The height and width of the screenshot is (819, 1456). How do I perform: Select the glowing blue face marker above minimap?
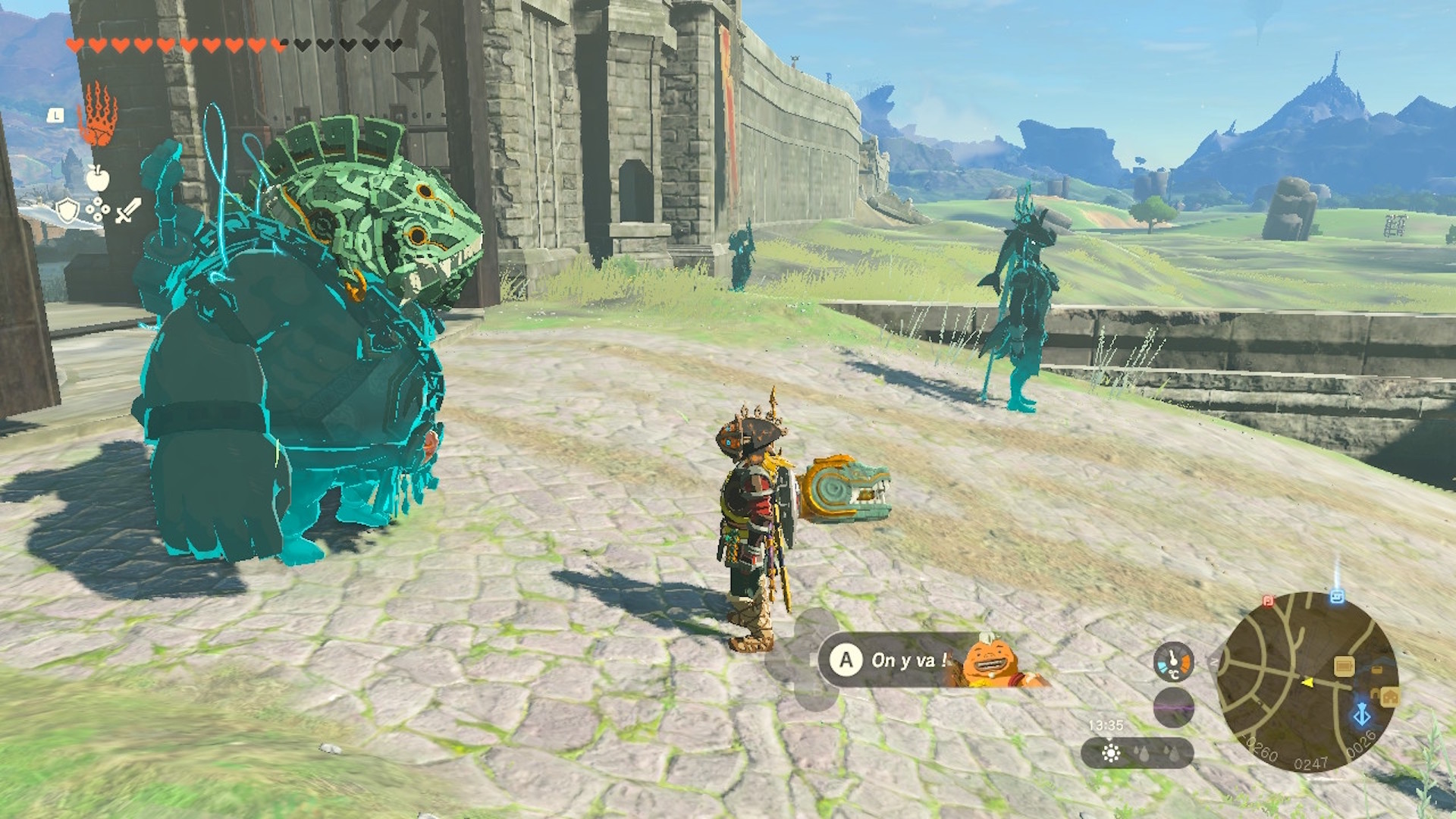[1336, 597]
